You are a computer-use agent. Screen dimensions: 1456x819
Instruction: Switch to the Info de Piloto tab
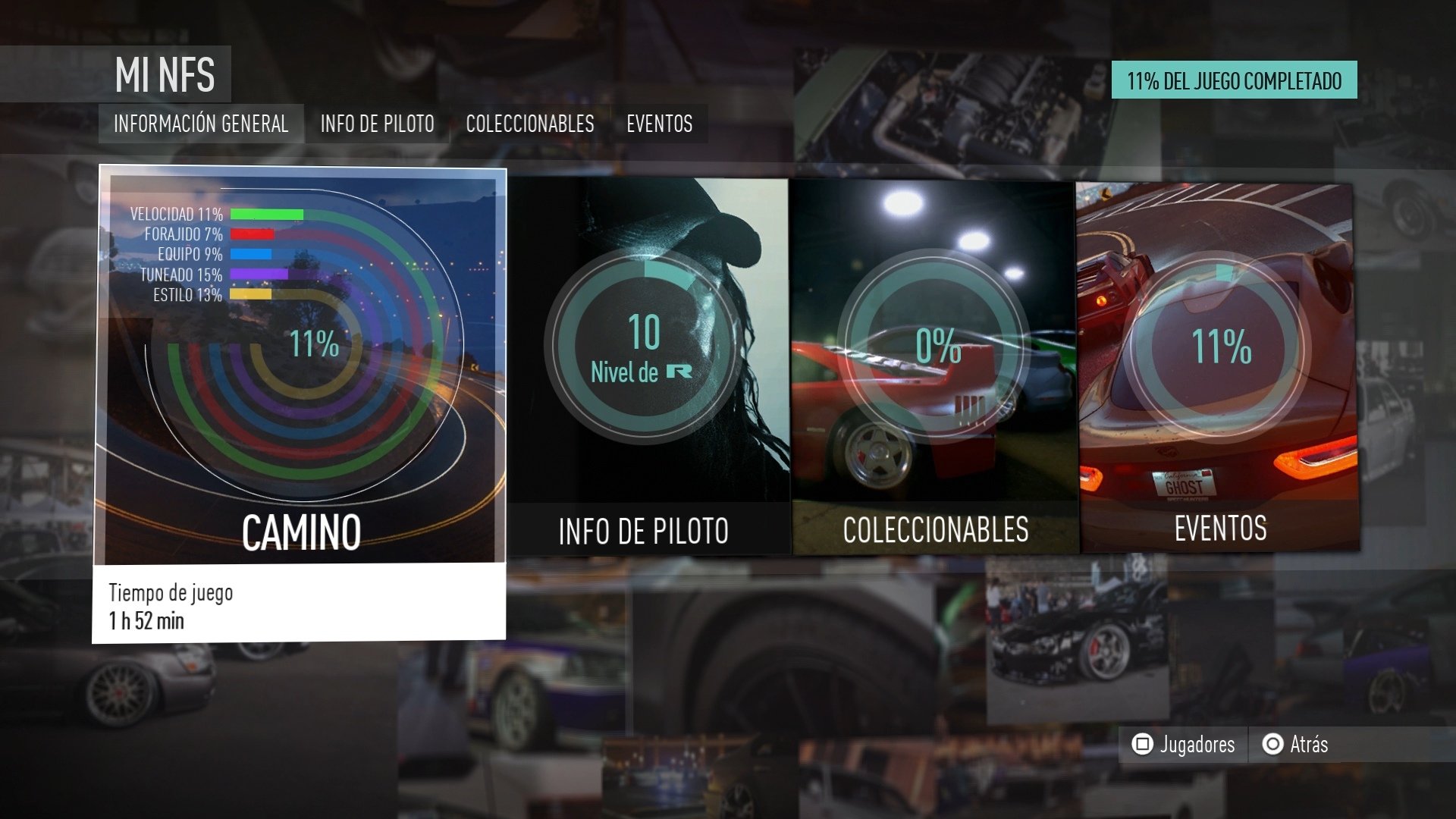pyautogui.click(x=377, y=124)
